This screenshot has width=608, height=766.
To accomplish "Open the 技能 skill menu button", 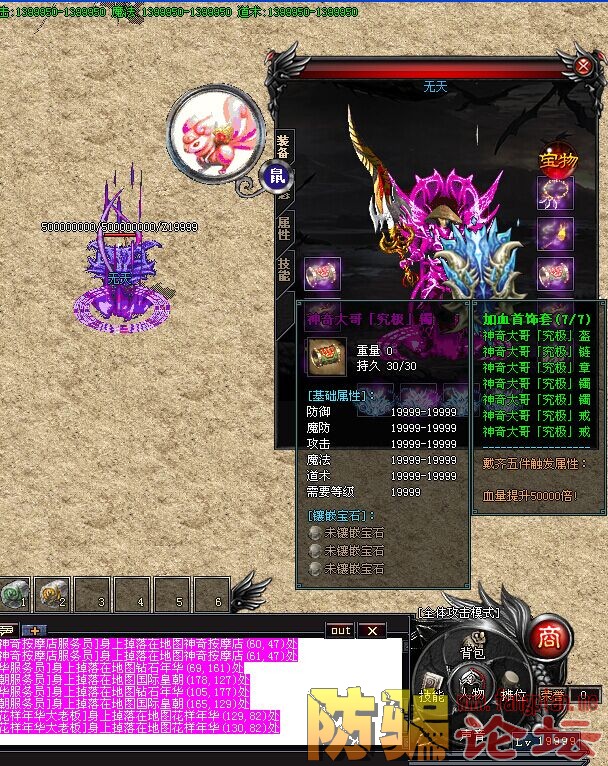I will coord(431,693).
